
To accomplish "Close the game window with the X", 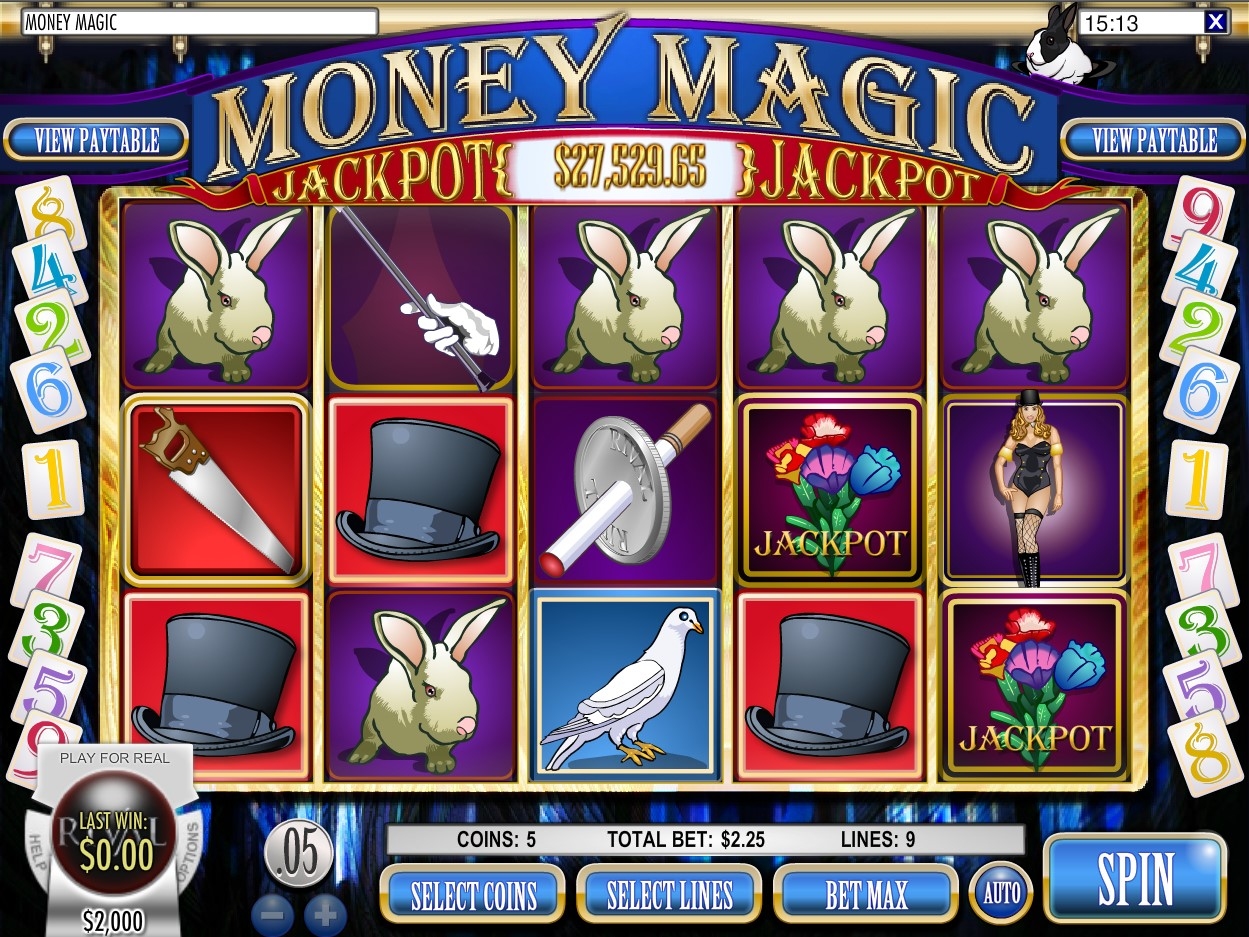I will click(1215, 22).
